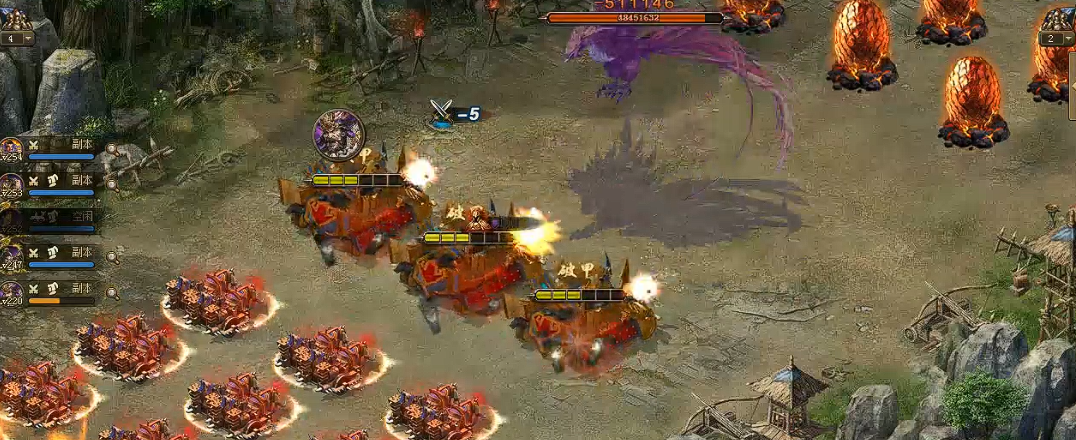This screenshot has height=440, width=1076.
Task: Click the magnifier beside the level 253 hero
Action: (x=111, y=186)
